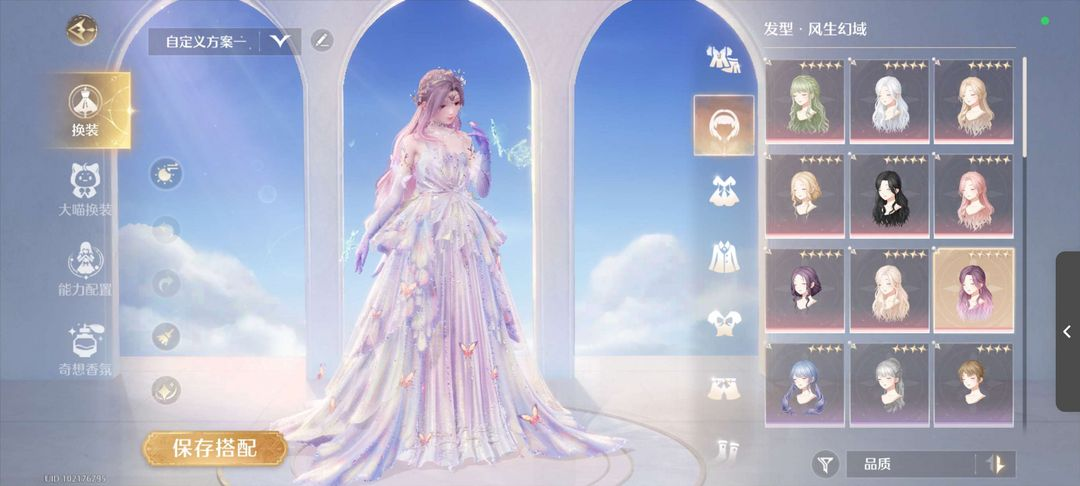Choose the pink long hairstyle
The image size is (1080, 486).
click(x=974, y=194)
